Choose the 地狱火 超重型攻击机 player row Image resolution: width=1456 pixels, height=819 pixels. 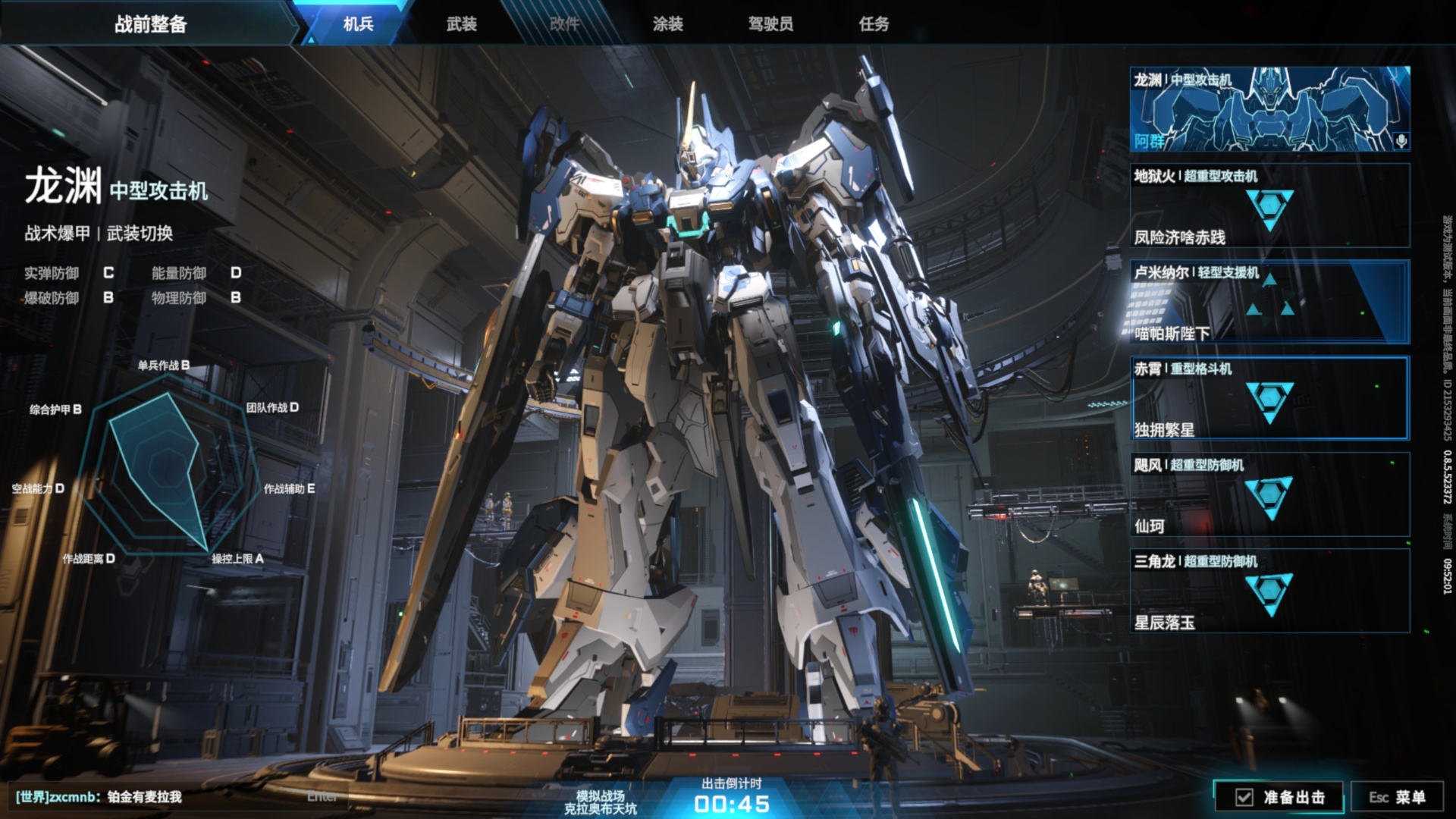[x=1269, y=206]
